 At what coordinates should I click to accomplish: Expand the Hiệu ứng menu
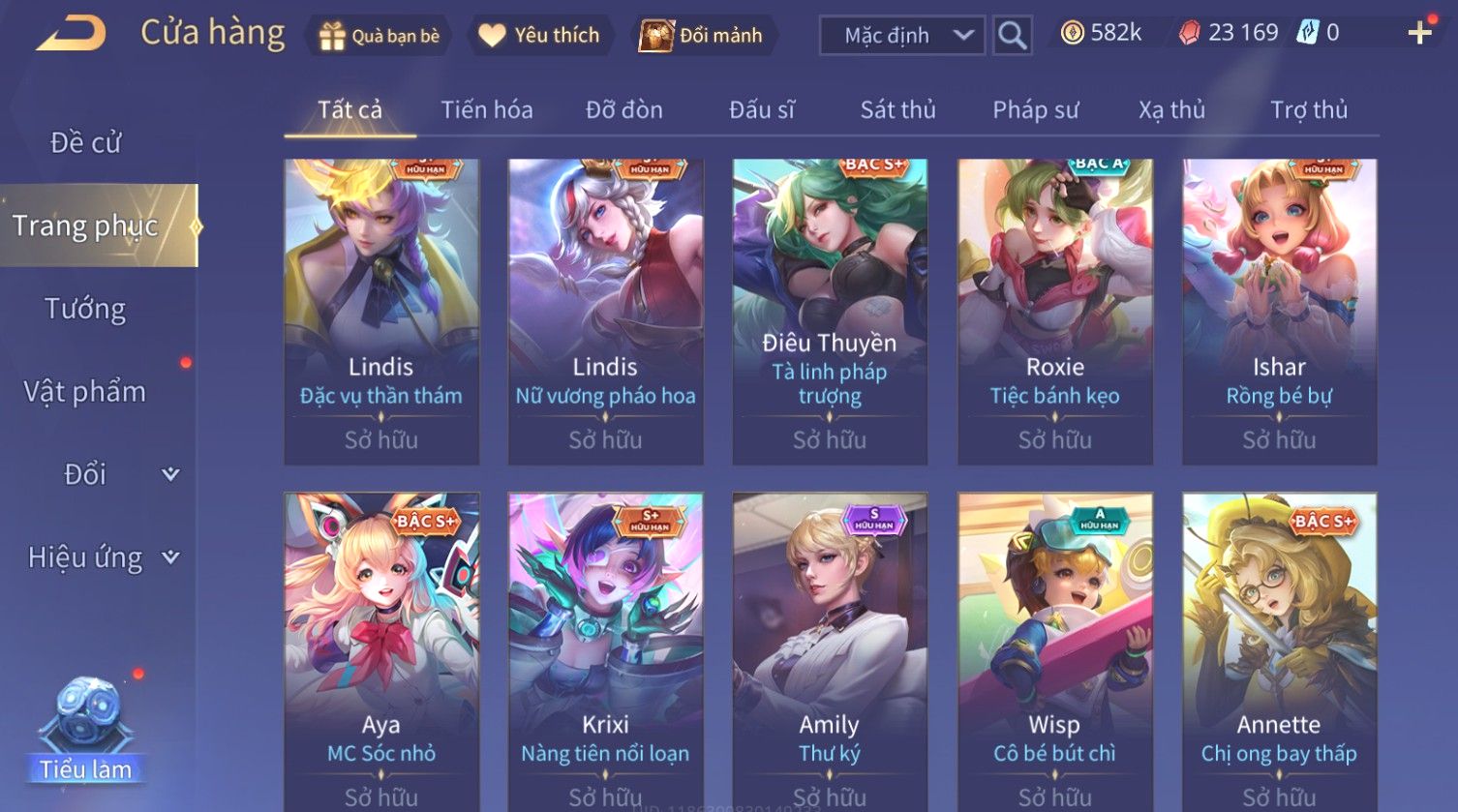click(102, 557)
